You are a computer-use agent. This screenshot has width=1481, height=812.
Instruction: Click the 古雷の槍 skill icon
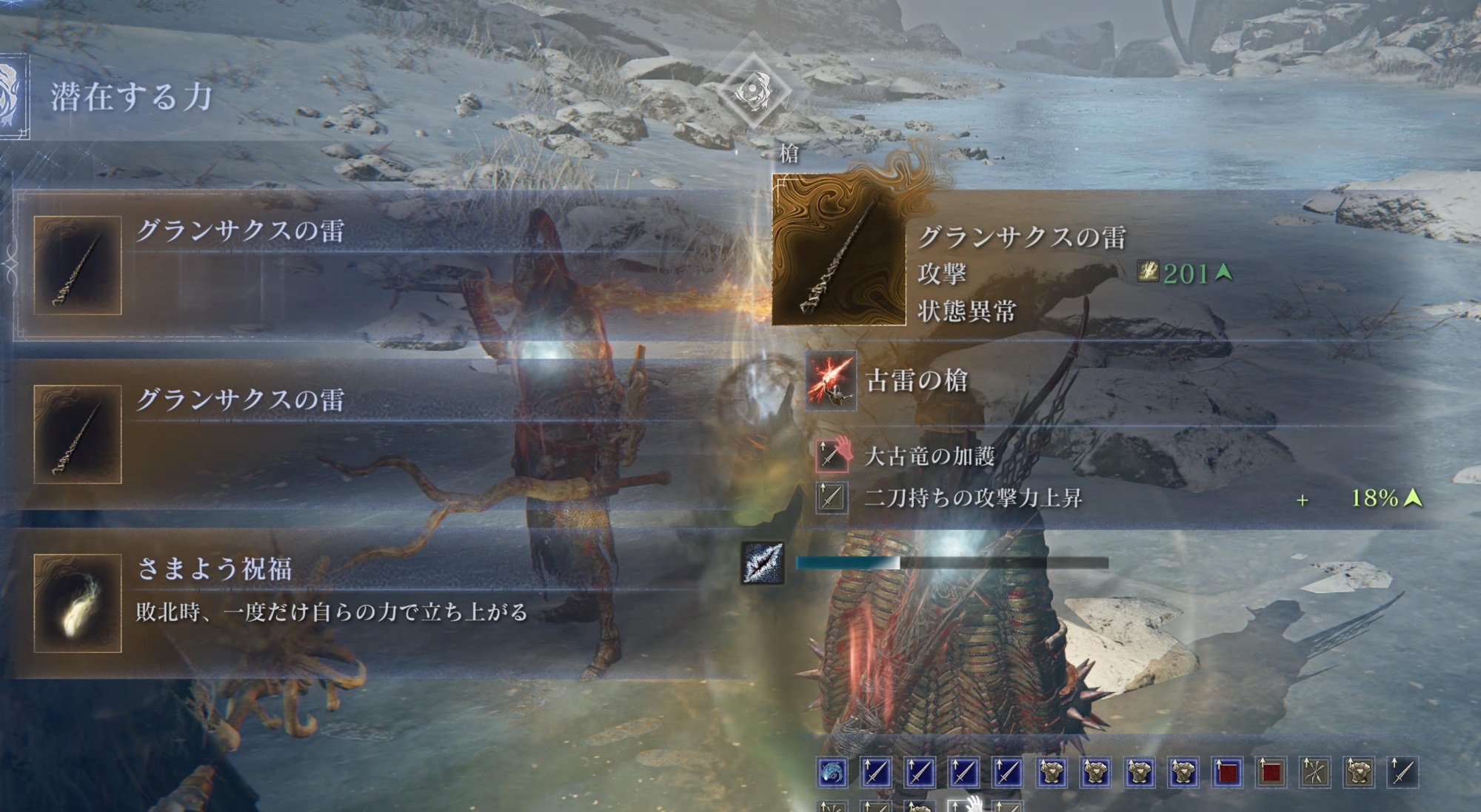tap(831, 380)
